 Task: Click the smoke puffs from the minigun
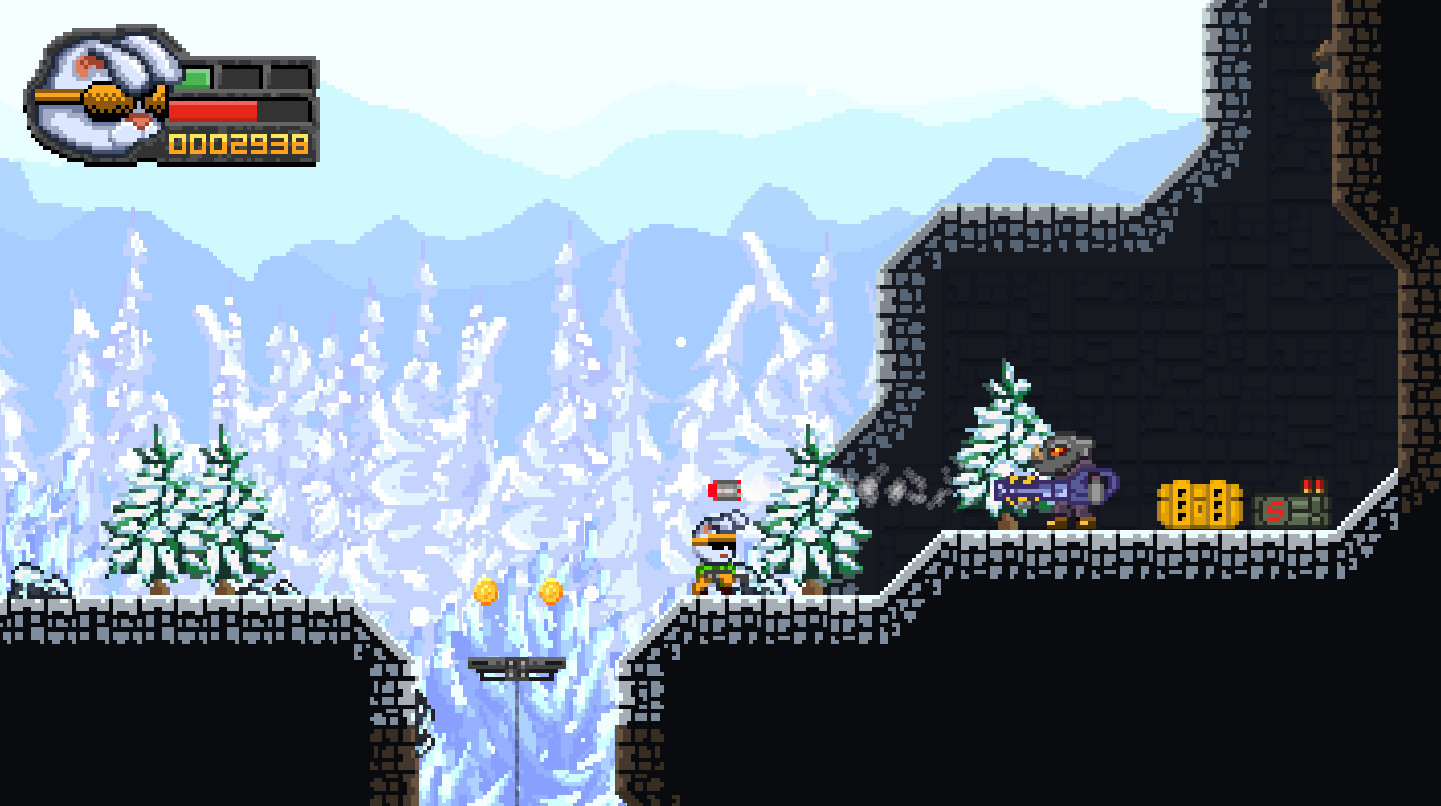coord(900,490)
